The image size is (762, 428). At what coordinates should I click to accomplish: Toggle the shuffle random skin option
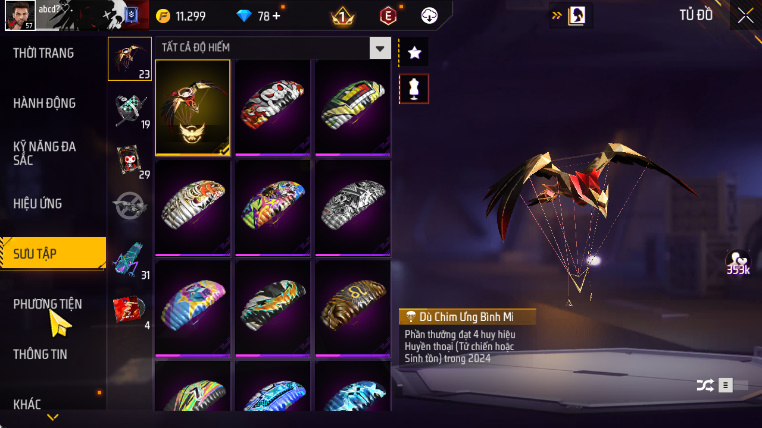pos(705,384)
